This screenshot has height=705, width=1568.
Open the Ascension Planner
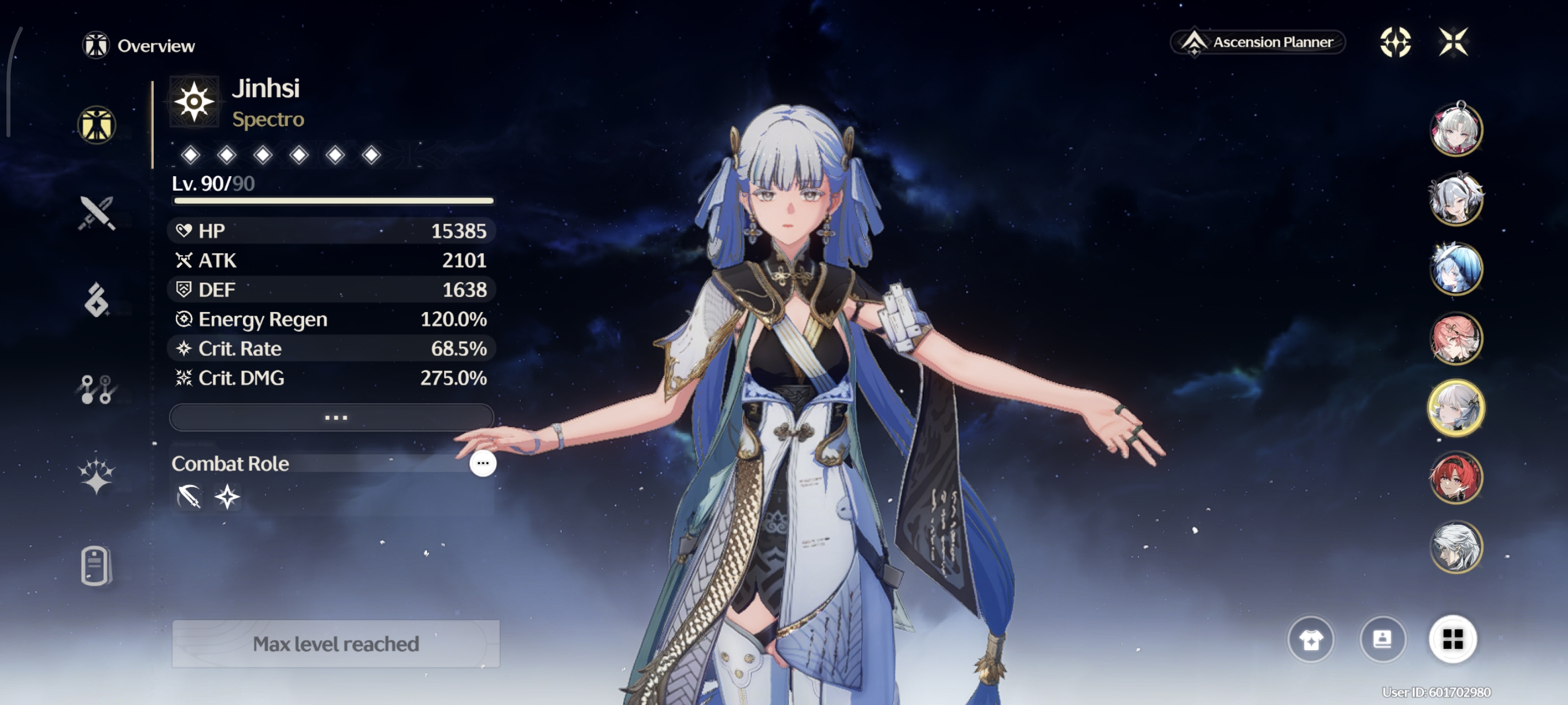click(1258, 42)
